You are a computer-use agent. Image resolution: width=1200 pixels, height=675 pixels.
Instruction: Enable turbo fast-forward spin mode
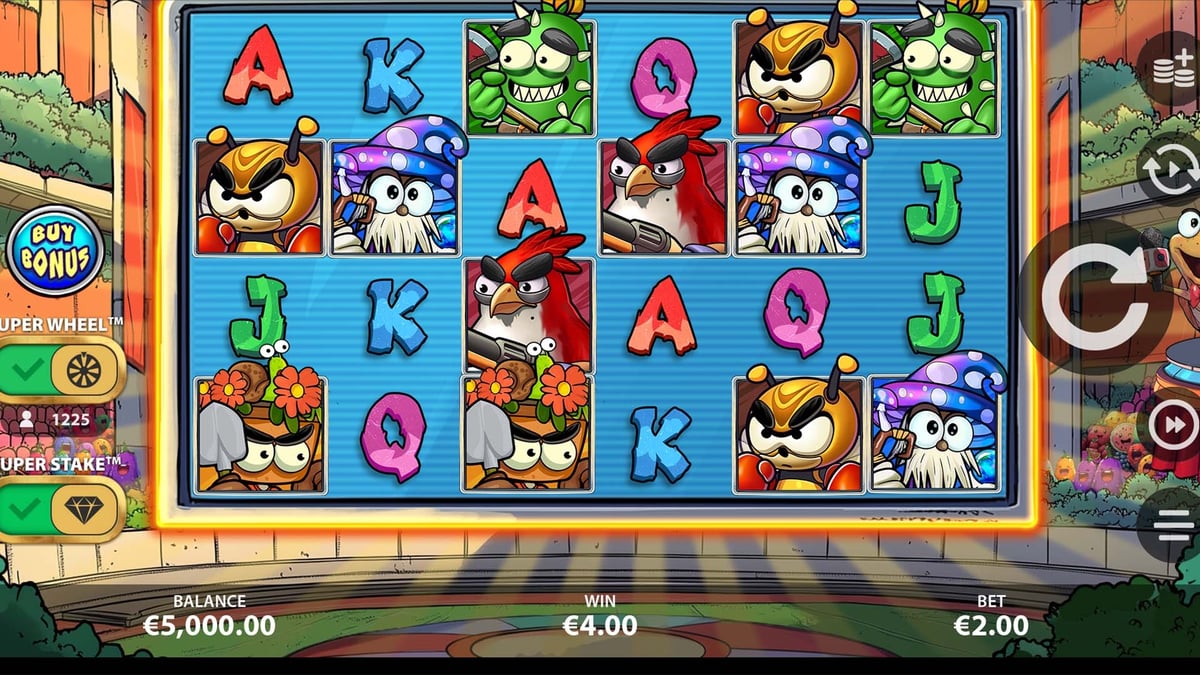(1172, 428)
